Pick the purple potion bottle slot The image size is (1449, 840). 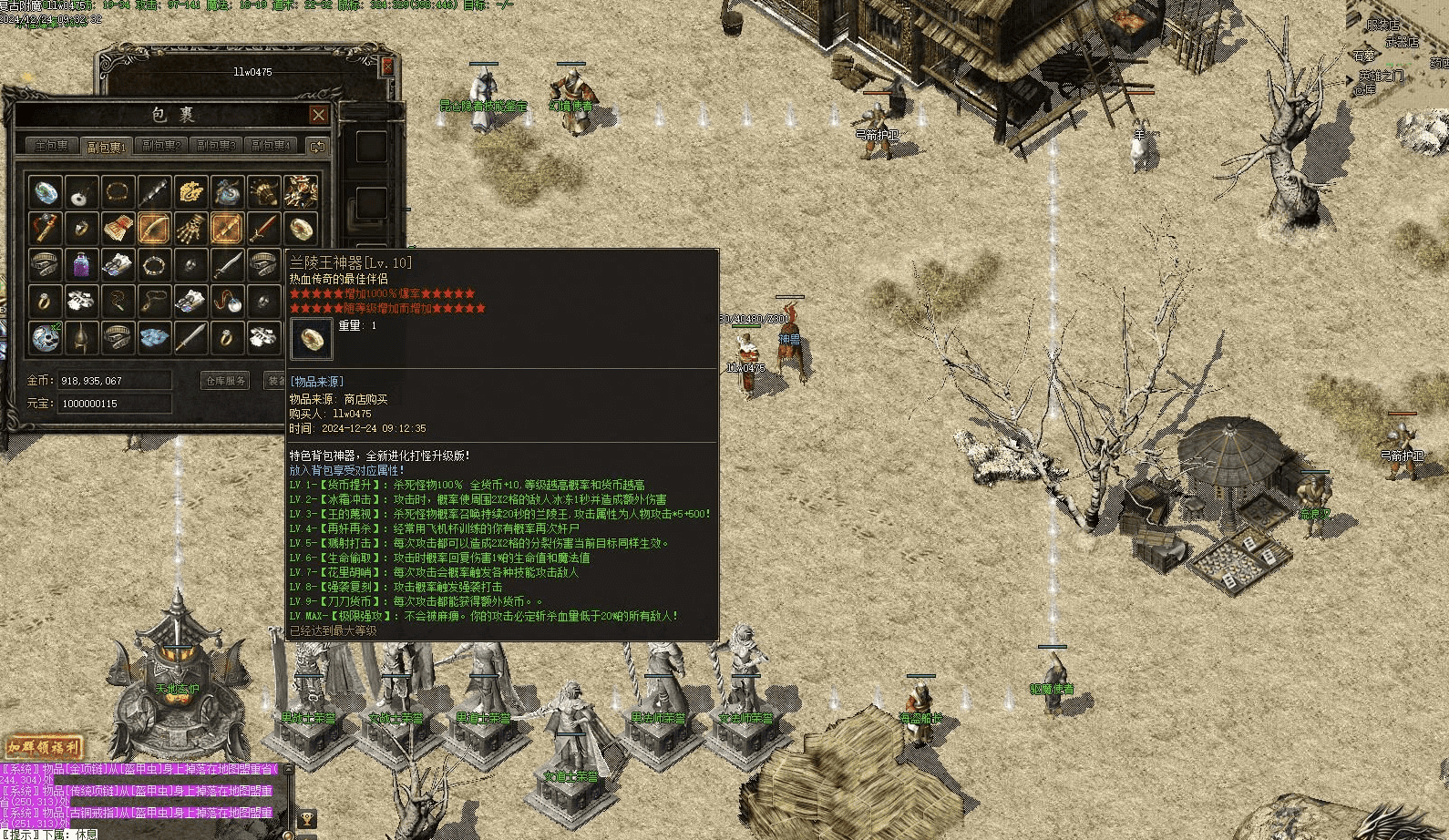pos(81,265)
